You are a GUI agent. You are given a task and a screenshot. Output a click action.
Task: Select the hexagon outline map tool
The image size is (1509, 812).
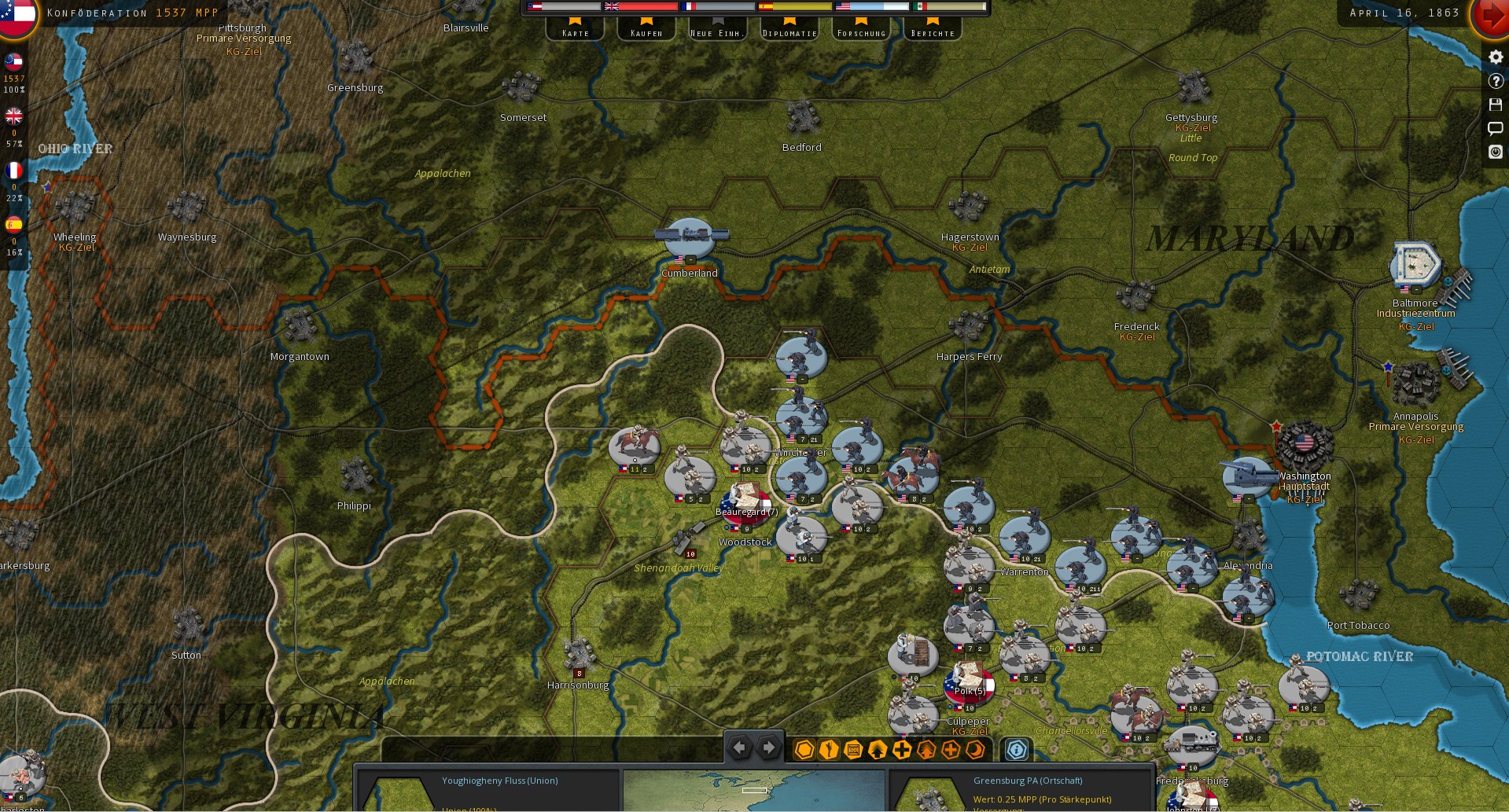(804, 750)
